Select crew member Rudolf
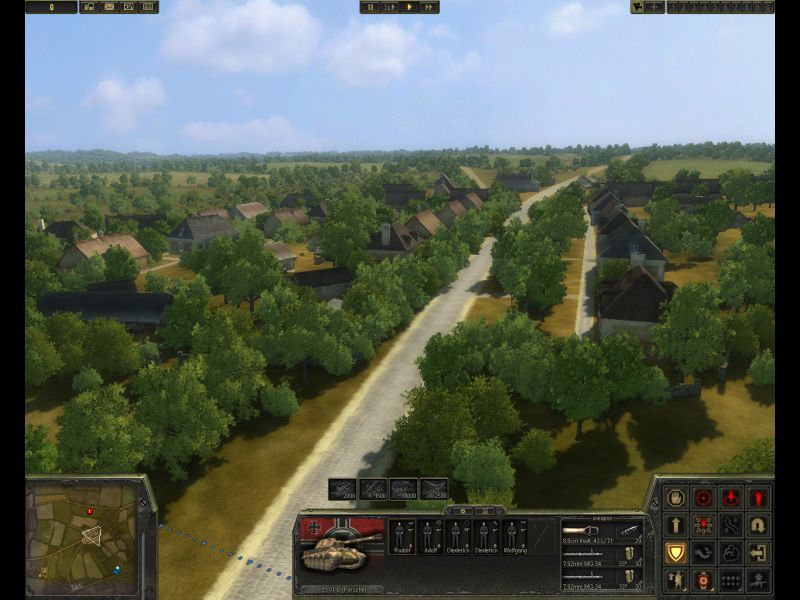The height and width of the screenshot is (600, 800). pos(401,536)
